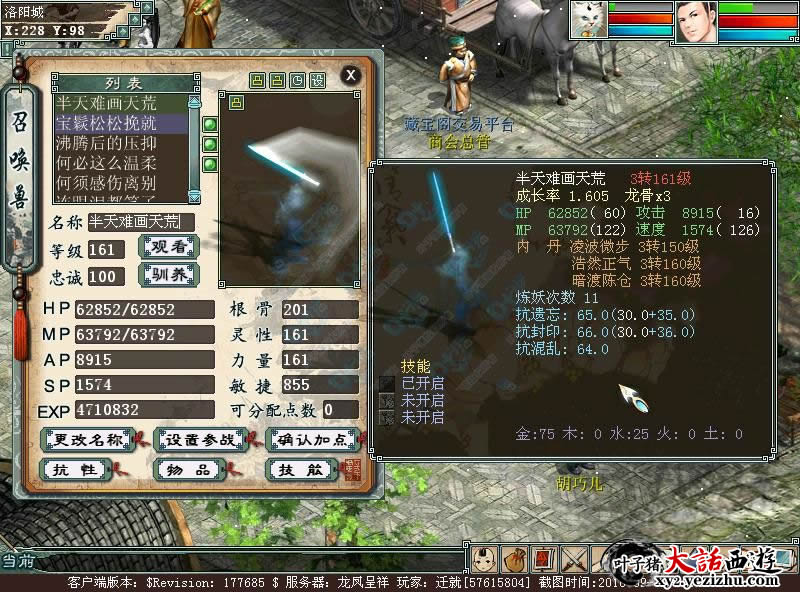800x592 pixels.
Task: Click the 观看 (view) button
Action: click(166, 248)
